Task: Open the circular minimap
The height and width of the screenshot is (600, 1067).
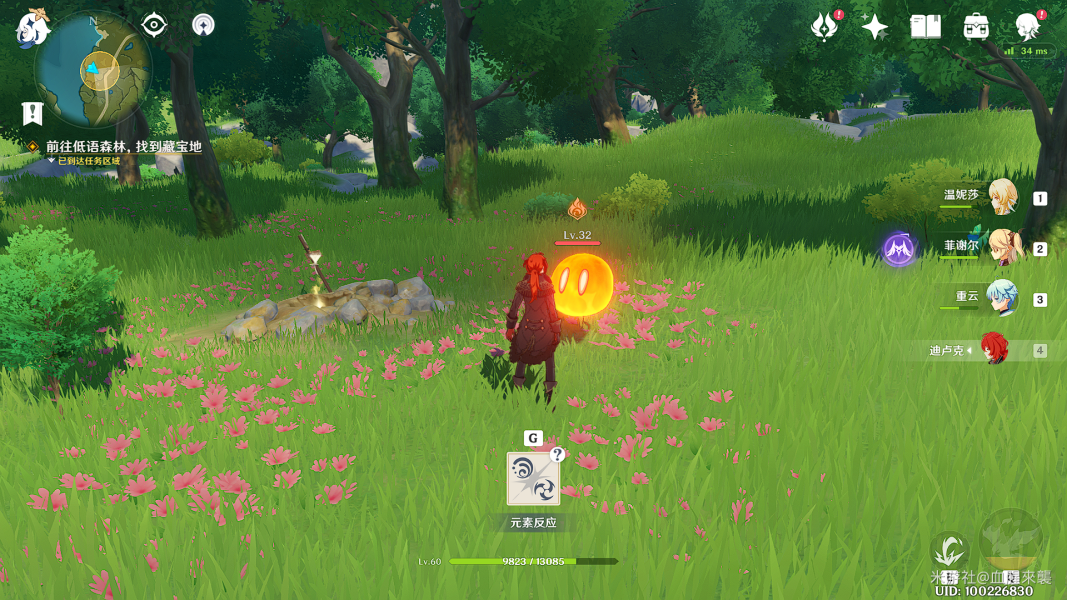Action: point(92,68)
